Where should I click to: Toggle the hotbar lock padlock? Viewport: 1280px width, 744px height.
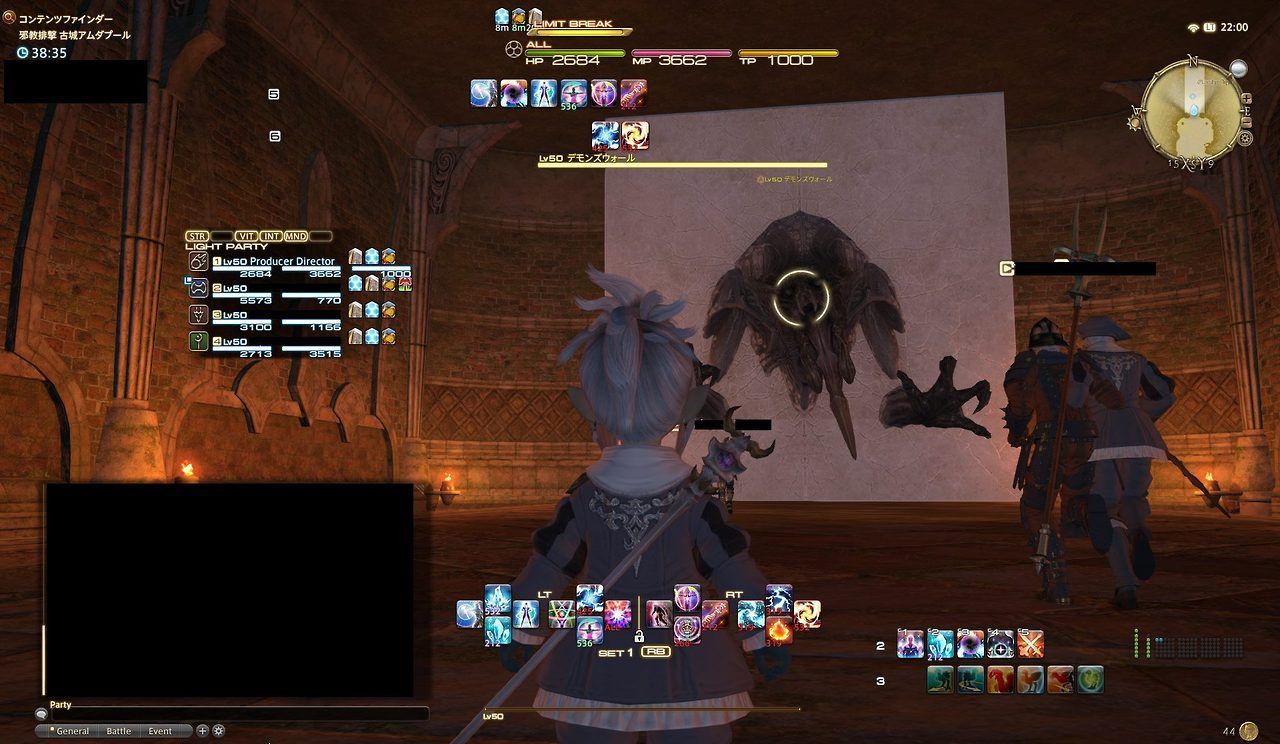pos(640,635)
